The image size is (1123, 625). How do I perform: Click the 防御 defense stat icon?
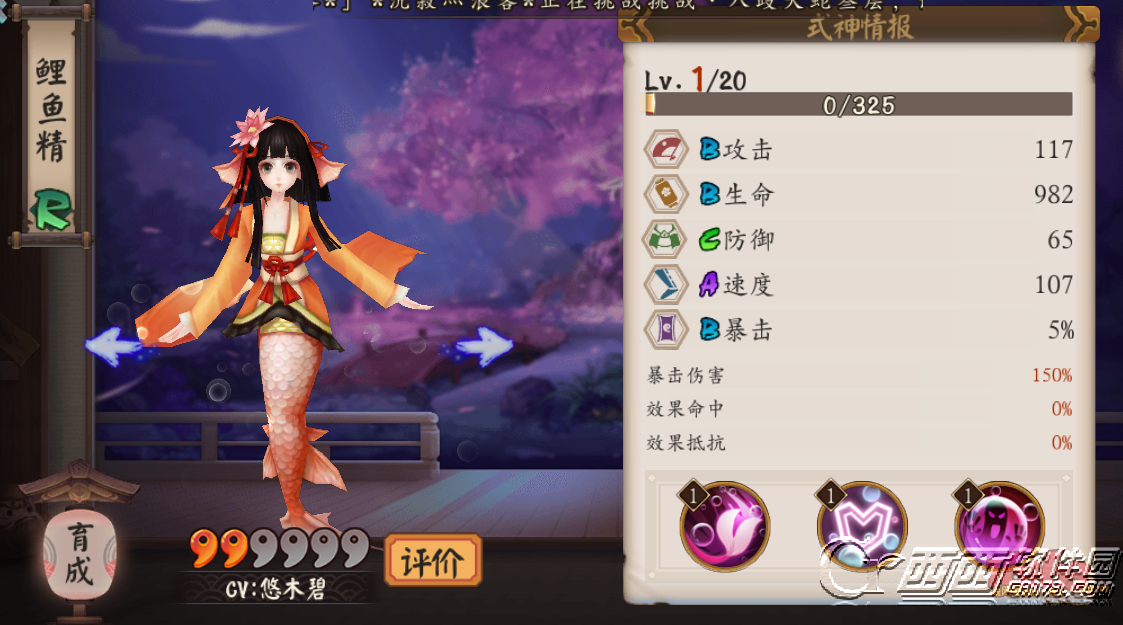tap(667, 240)
